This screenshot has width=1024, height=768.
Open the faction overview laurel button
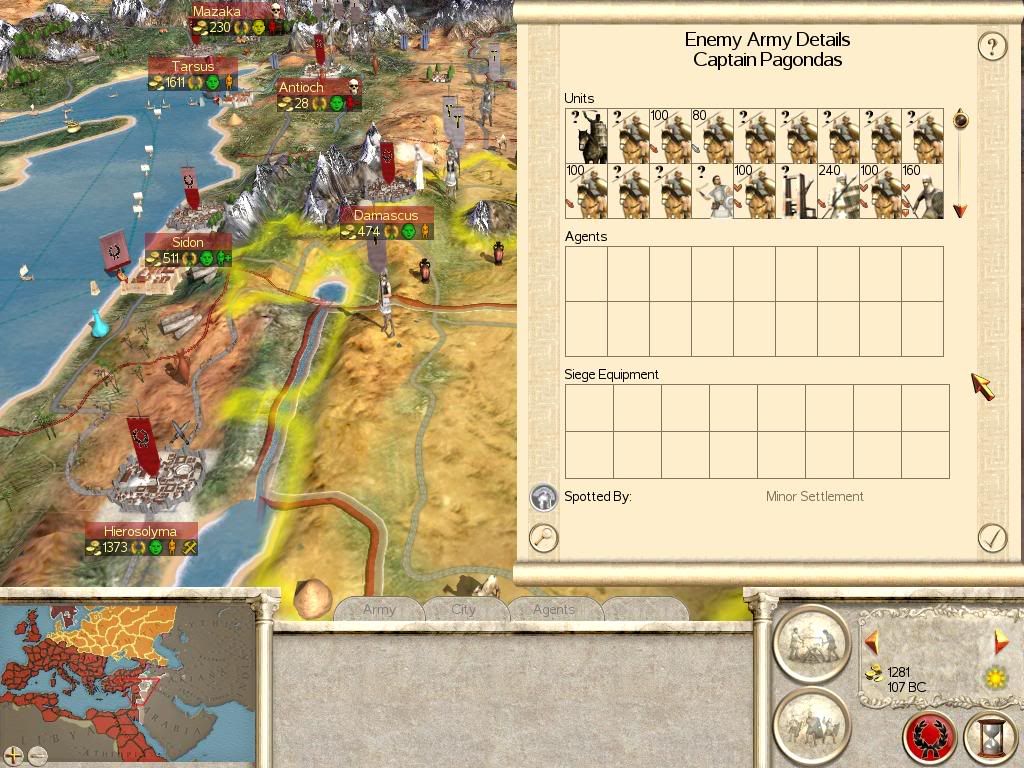tap(930, 738)
